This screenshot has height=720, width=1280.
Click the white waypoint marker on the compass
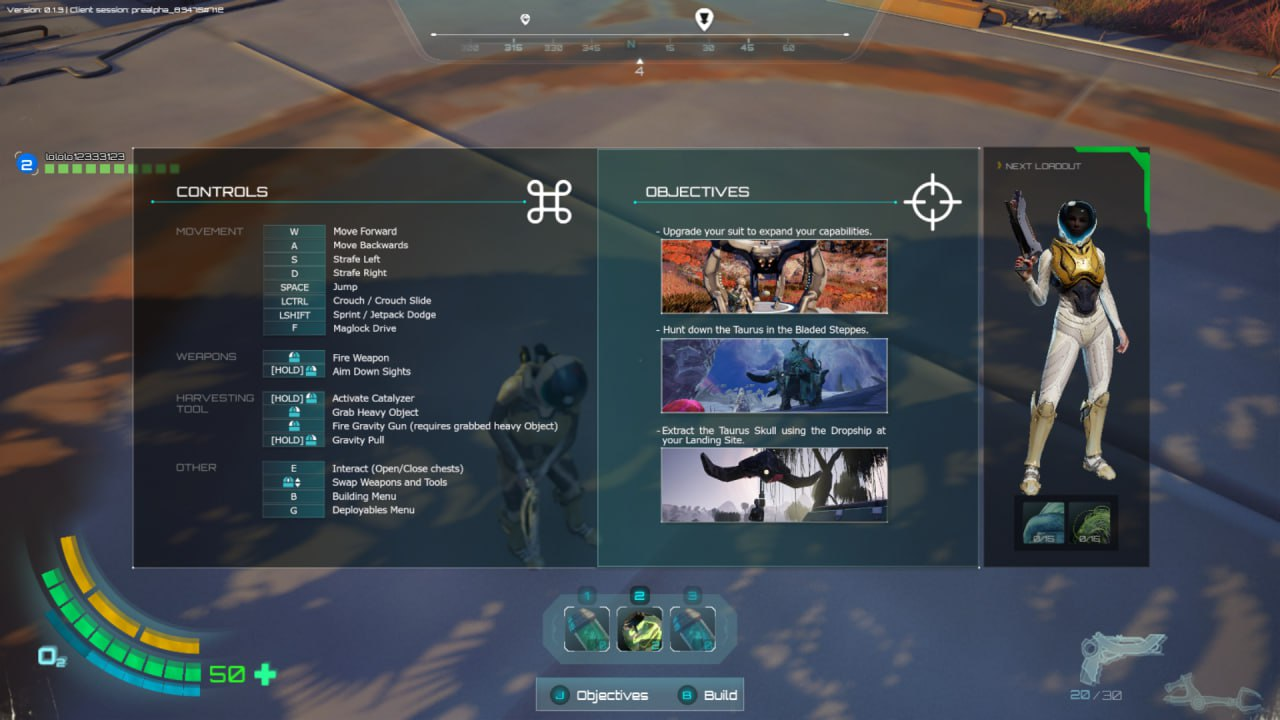coord(705,18)
